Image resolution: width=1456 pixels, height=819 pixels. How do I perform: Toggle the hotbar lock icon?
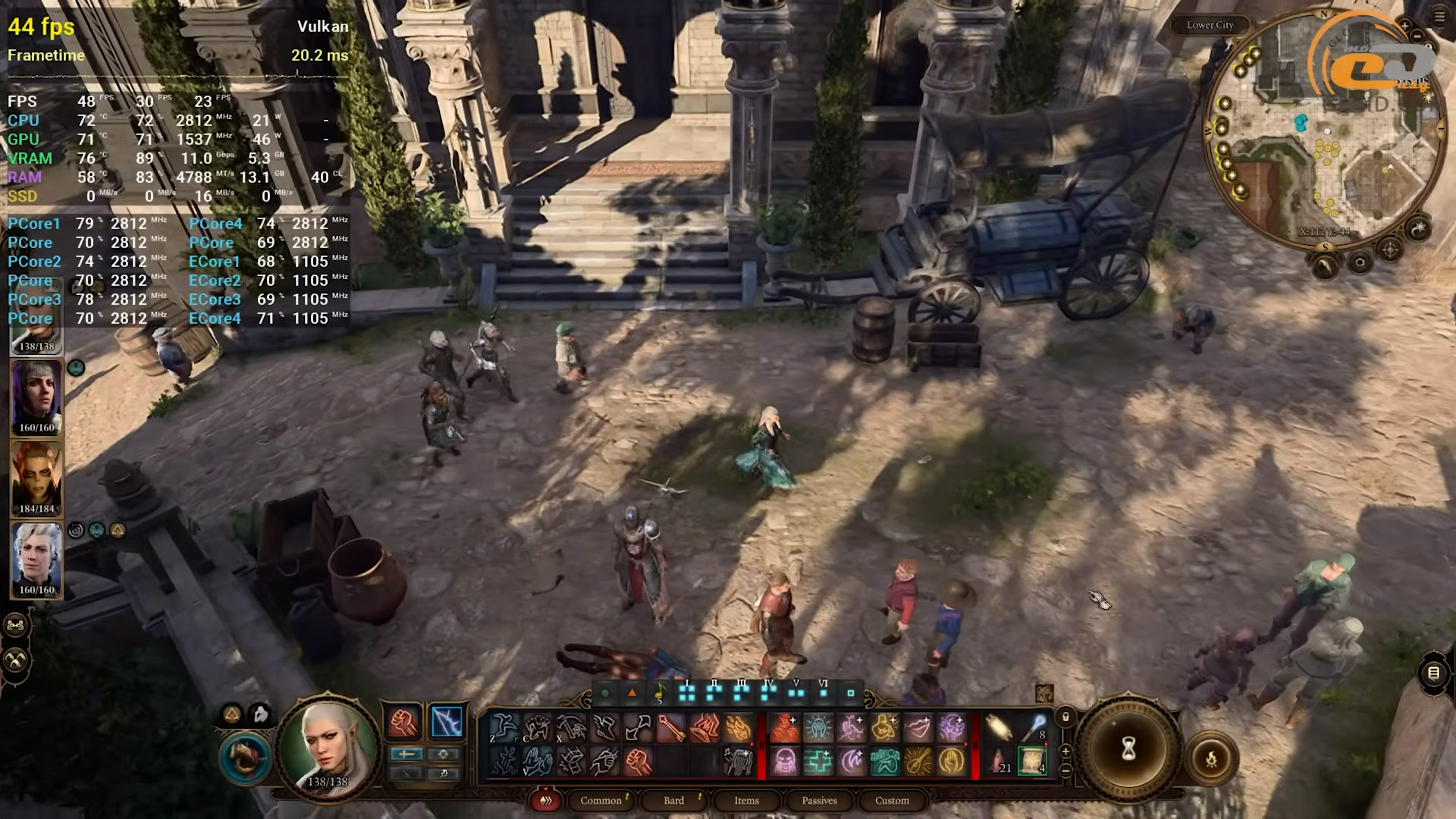coord(1065,717)
